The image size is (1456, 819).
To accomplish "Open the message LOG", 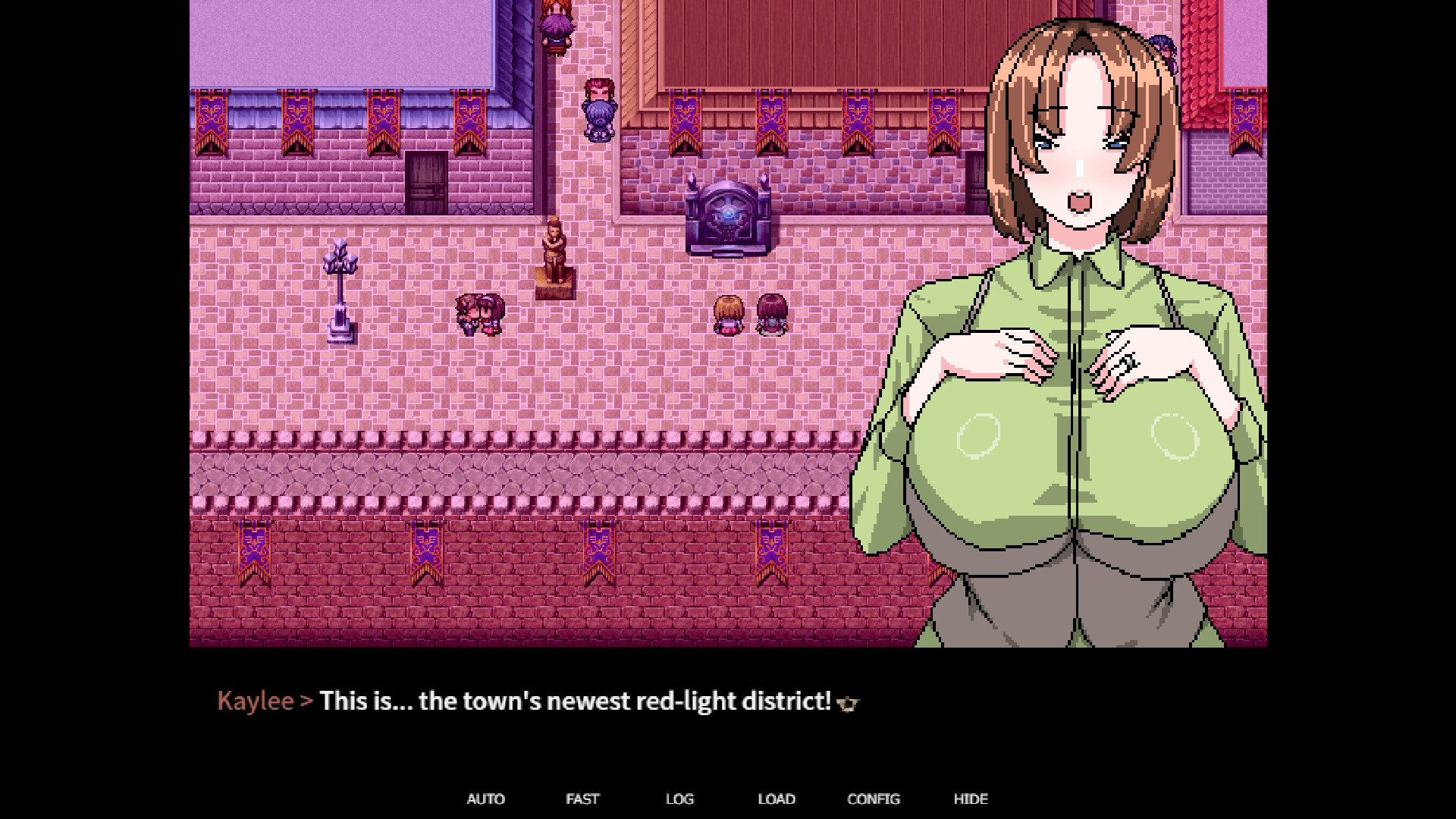I will point(679,799).
